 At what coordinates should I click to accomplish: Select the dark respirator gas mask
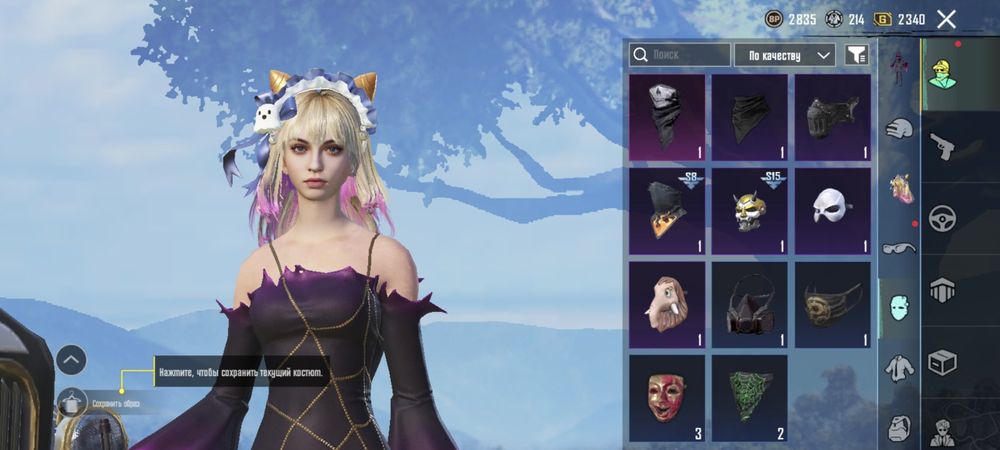749,304
